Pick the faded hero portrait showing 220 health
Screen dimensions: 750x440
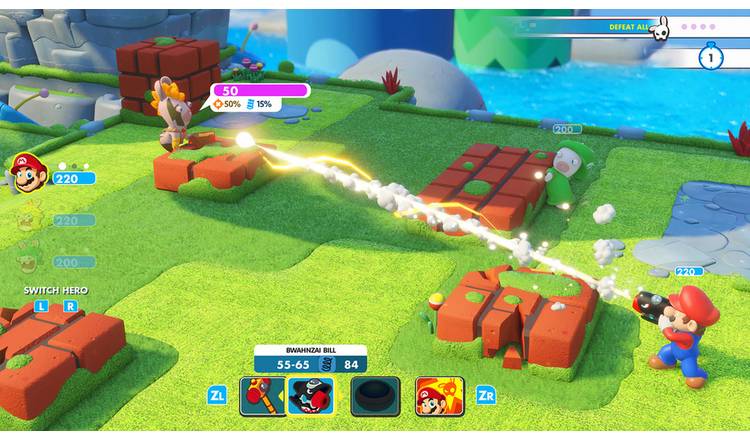(x=28, y=218)
